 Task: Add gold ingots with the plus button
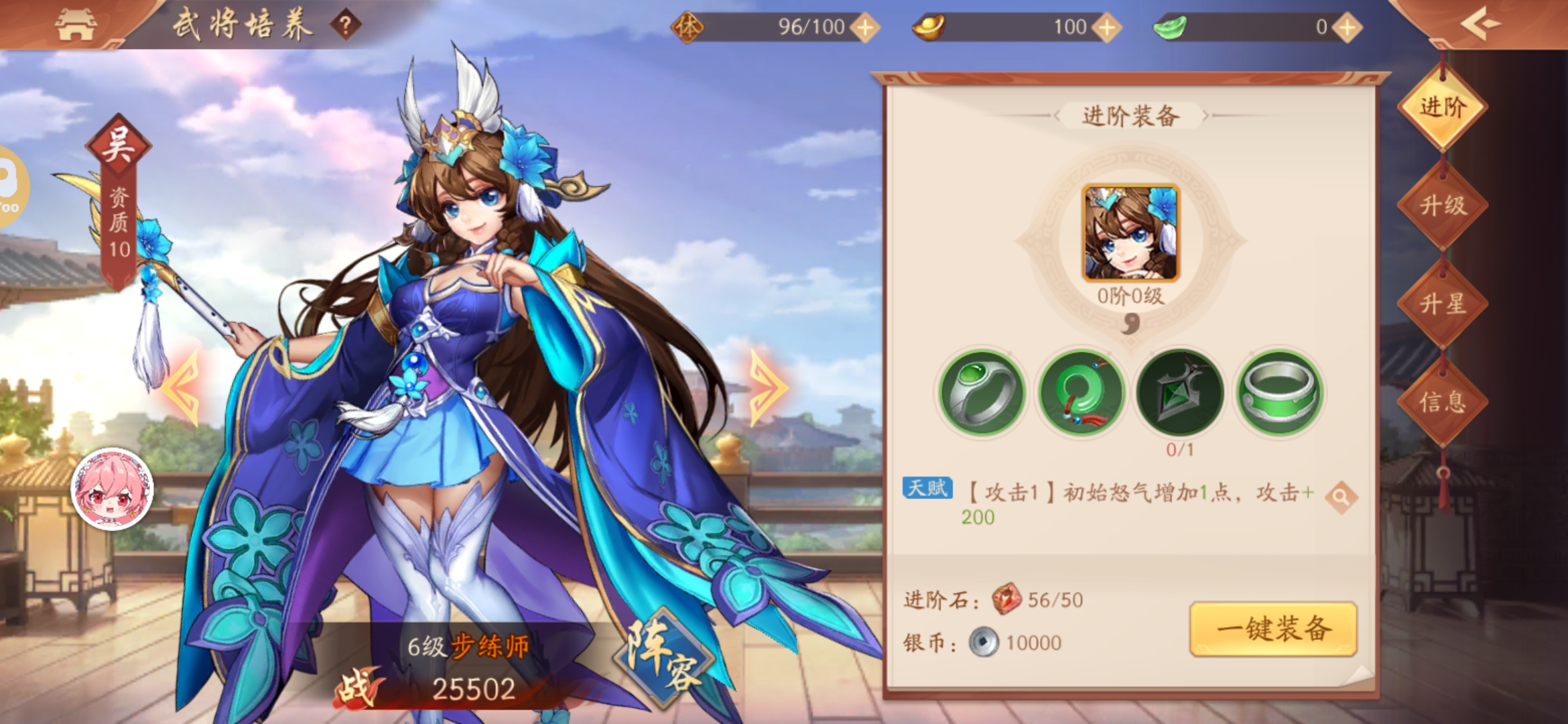[1106, 27]
